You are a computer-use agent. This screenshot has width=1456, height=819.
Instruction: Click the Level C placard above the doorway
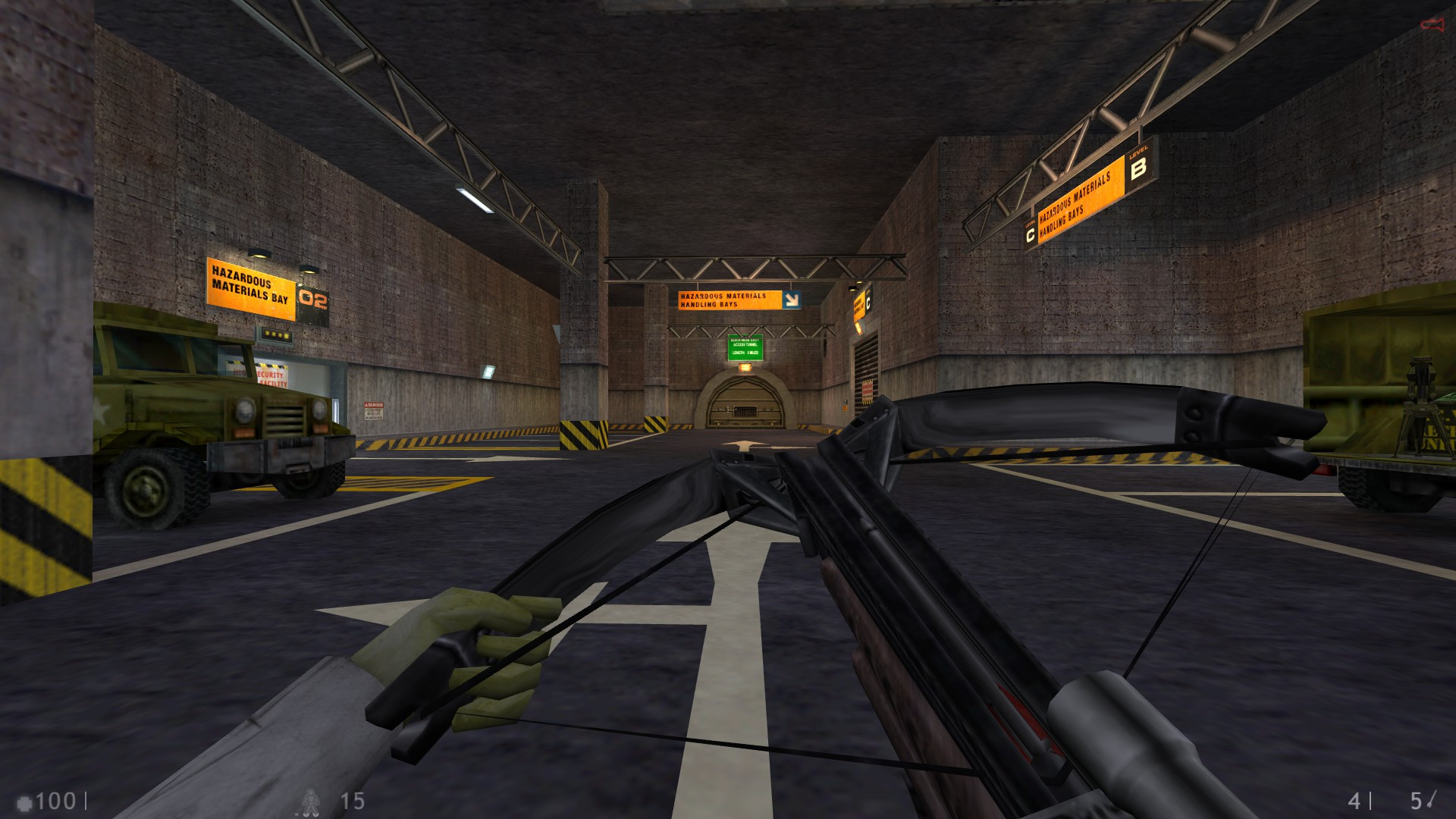pyautogui.click(x=868, y=301)
